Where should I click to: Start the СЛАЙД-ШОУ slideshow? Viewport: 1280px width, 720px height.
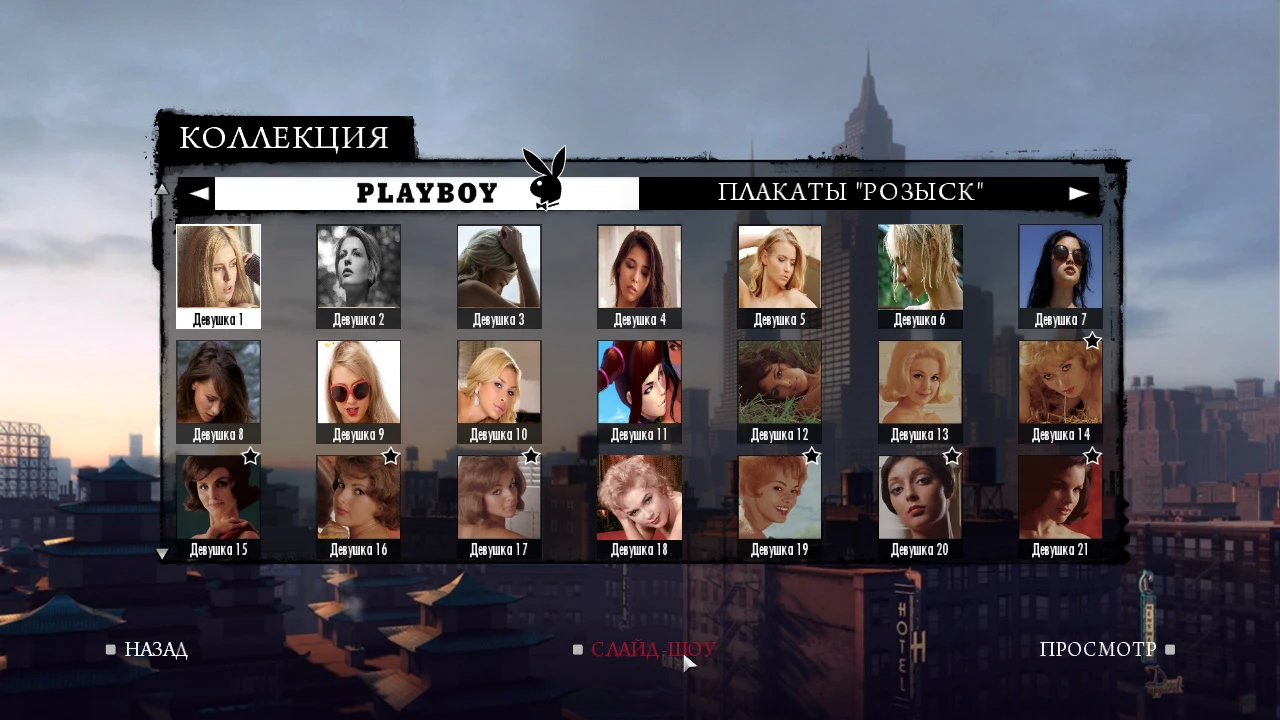click(x=651, y=649)
